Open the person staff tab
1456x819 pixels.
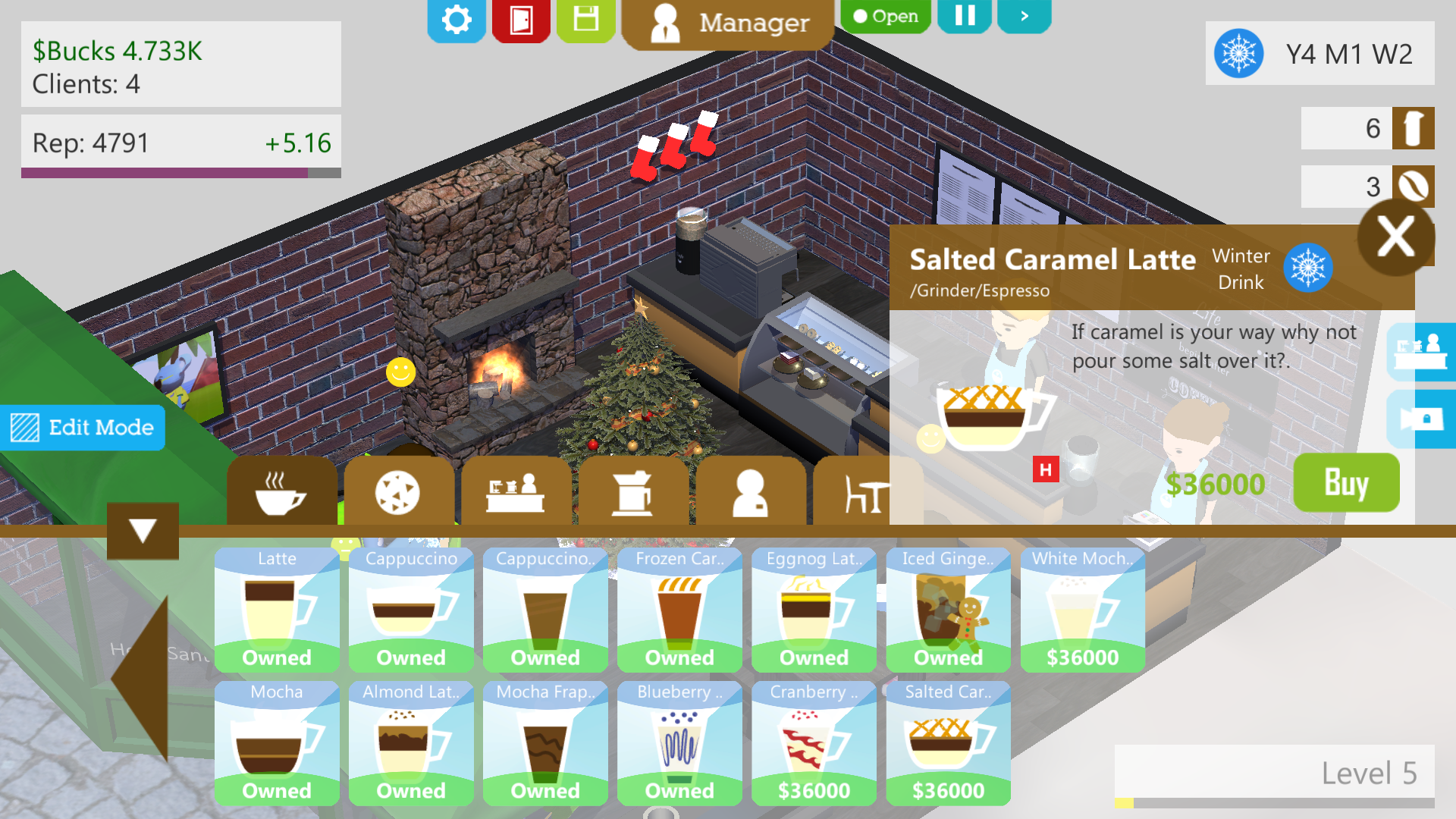[750, 493]
